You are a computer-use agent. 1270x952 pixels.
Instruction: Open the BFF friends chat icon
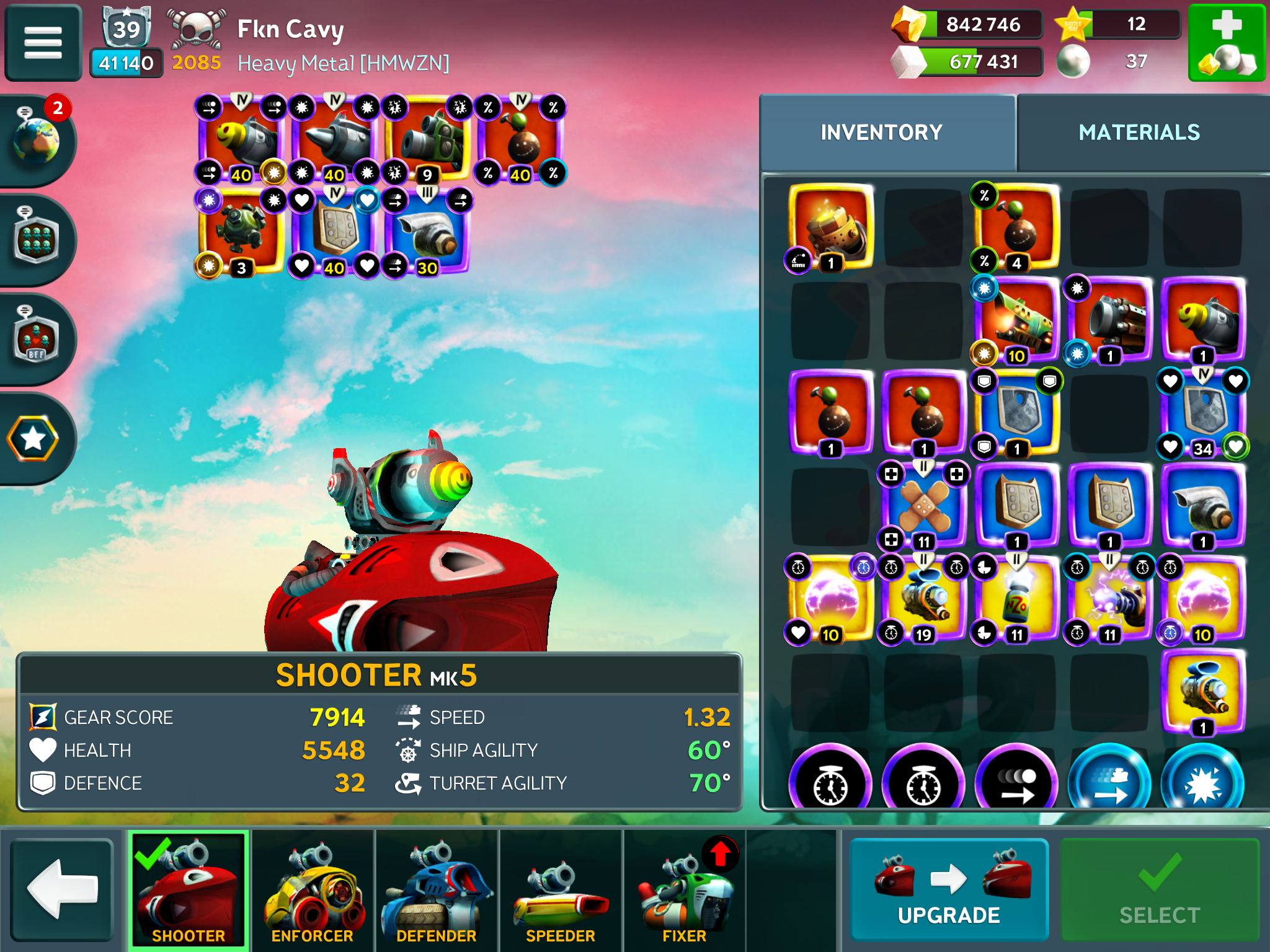[x=36, y=338]
